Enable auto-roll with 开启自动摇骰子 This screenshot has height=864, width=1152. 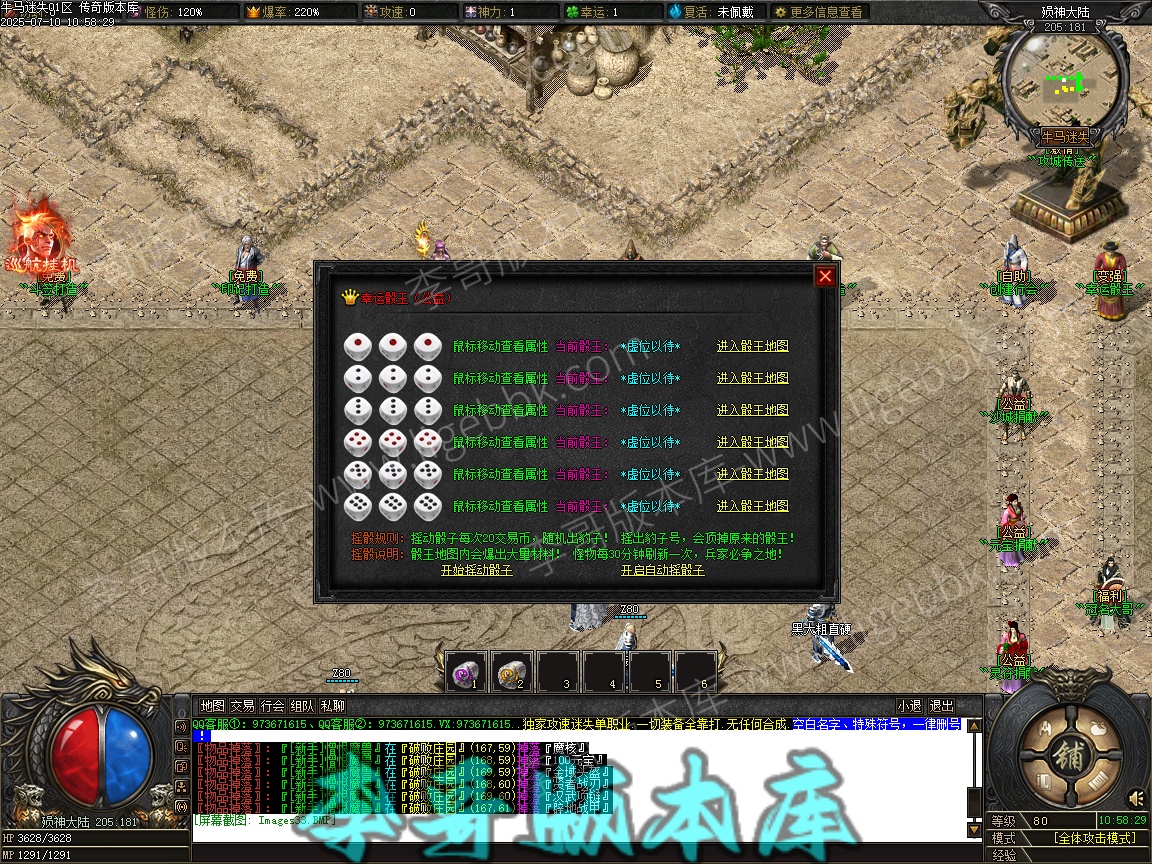tap(662, 570)
